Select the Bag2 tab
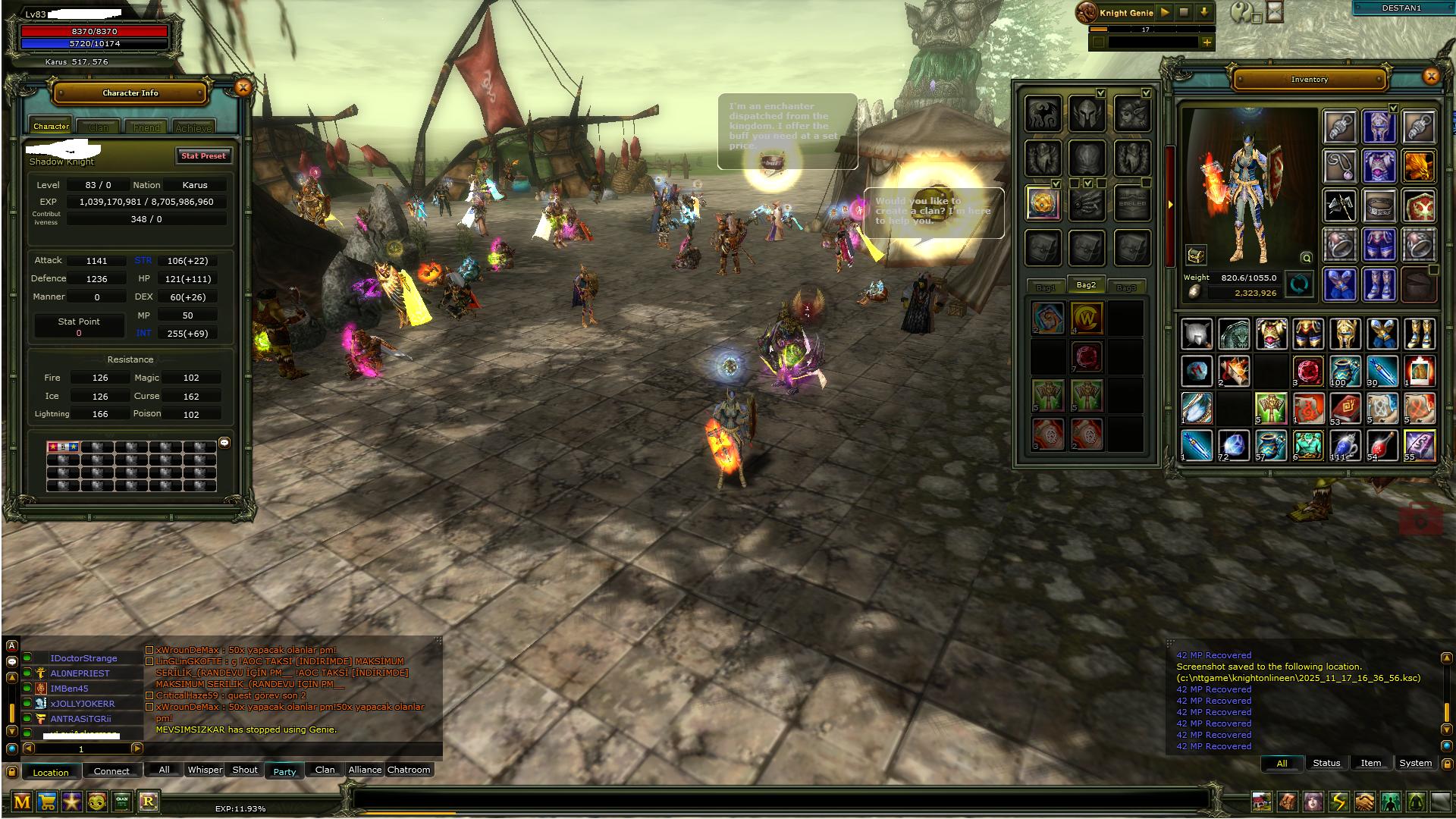The height and width of the screenshot is (819, 1456). click(1086, 285)
